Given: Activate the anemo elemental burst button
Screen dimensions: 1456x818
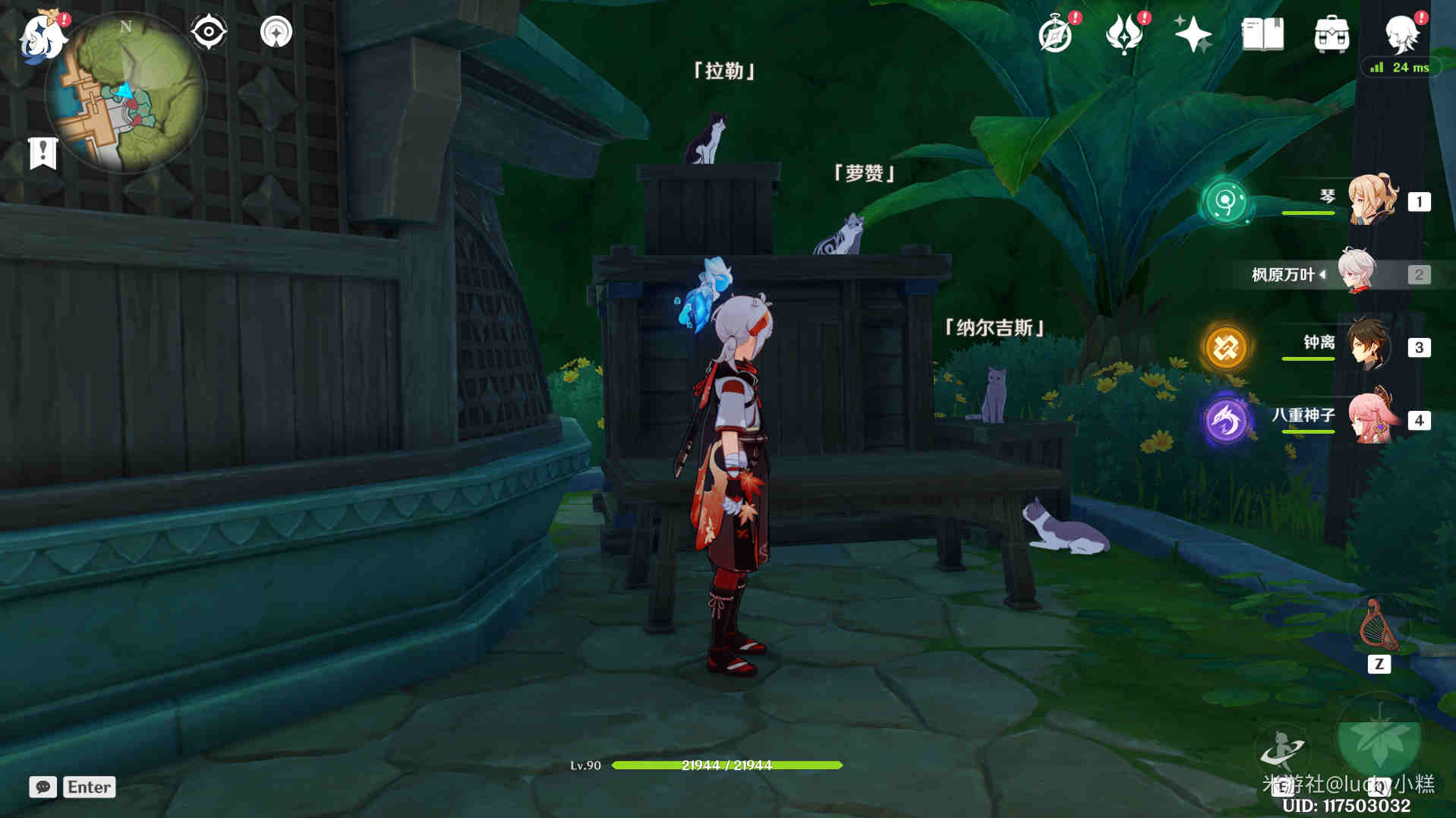Looking at the screenshot, I should (1379, 741).
